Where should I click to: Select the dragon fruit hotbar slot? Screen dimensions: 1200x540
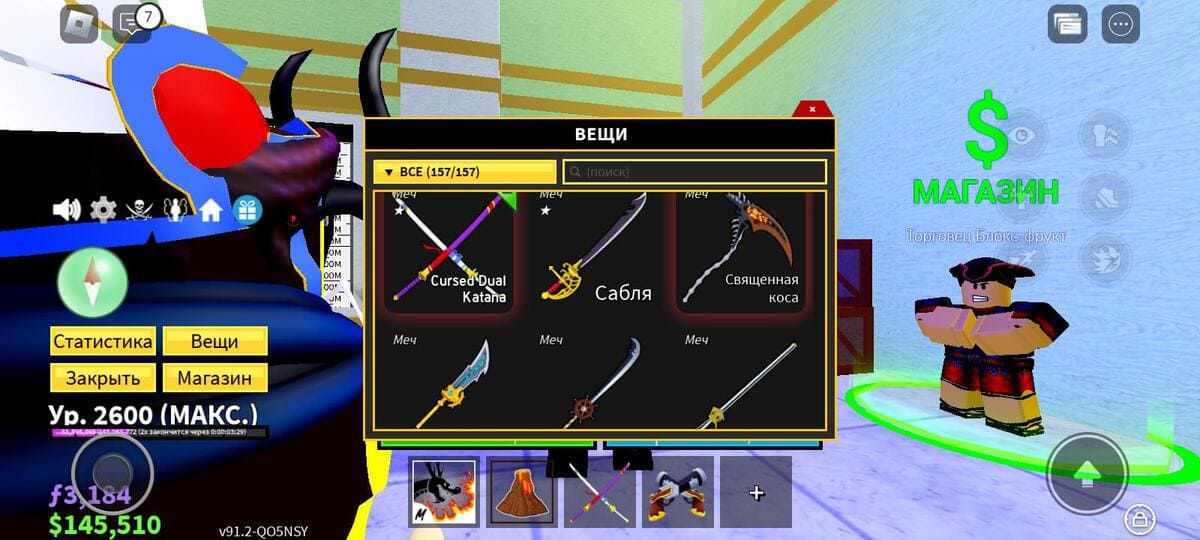(x=444, y=492)
